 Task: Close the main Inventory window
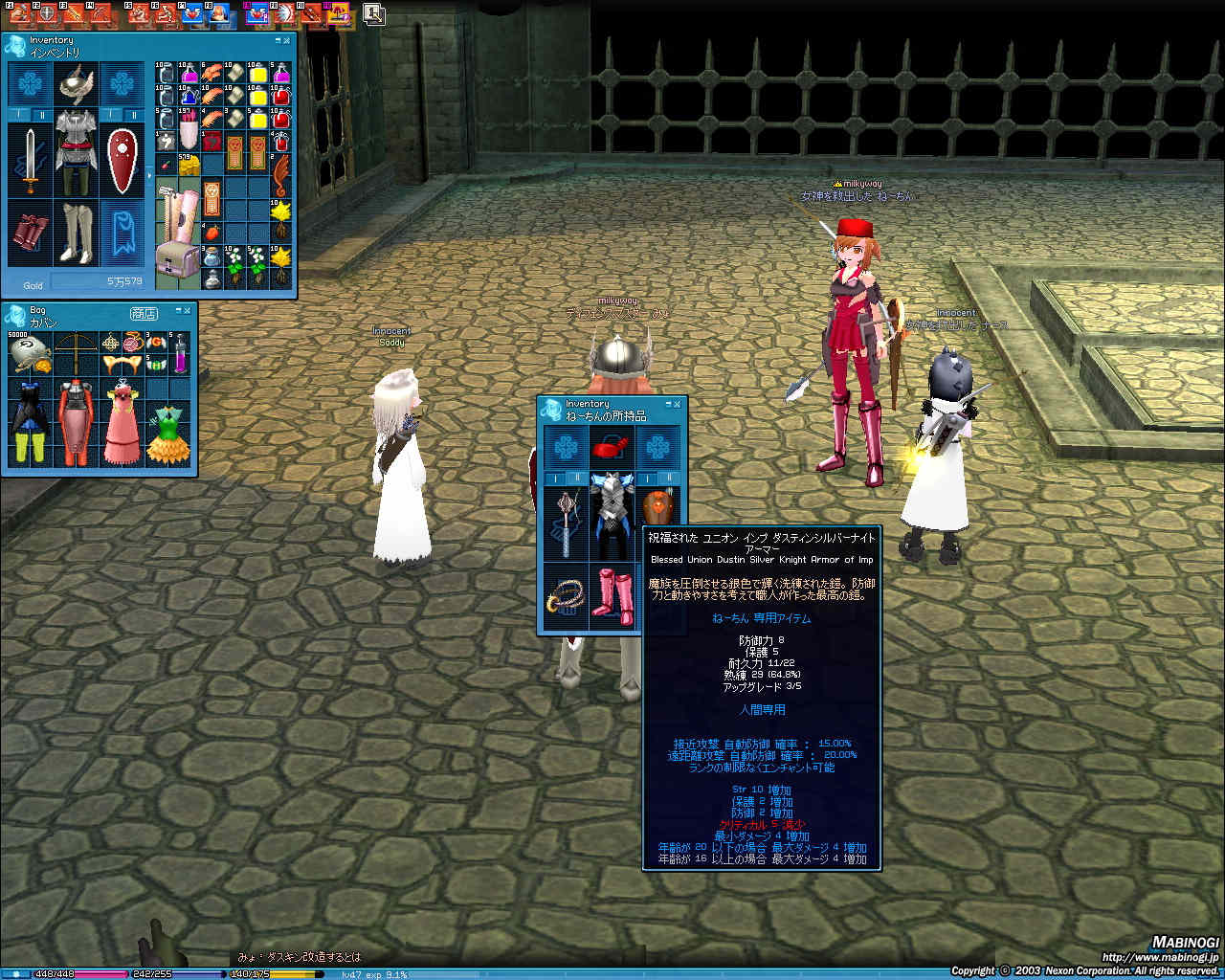[x=287, y=41]
